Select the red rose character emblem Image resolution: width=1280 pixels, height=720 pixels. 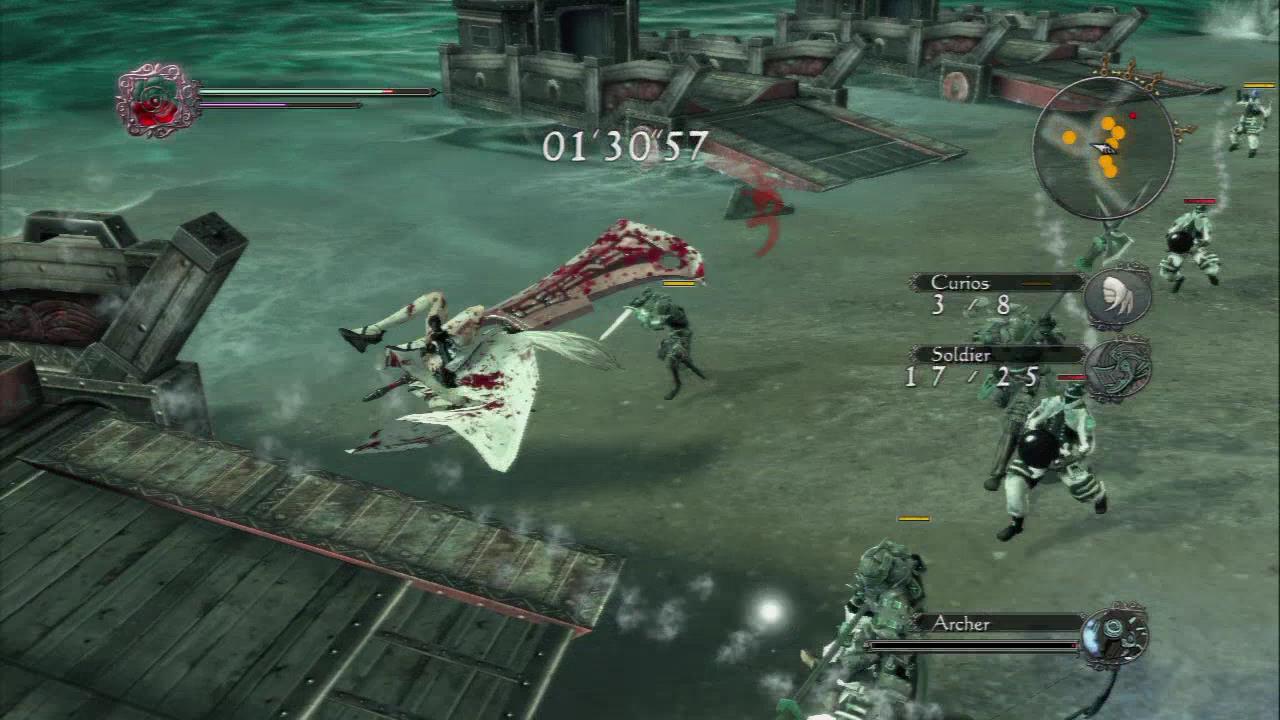tap(155, 101)
